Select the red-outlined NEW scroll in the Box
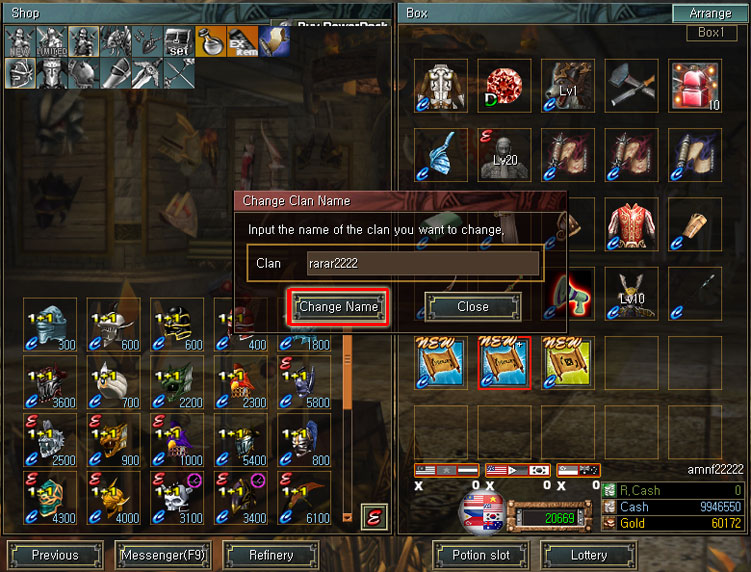 (x=503, y=362)
